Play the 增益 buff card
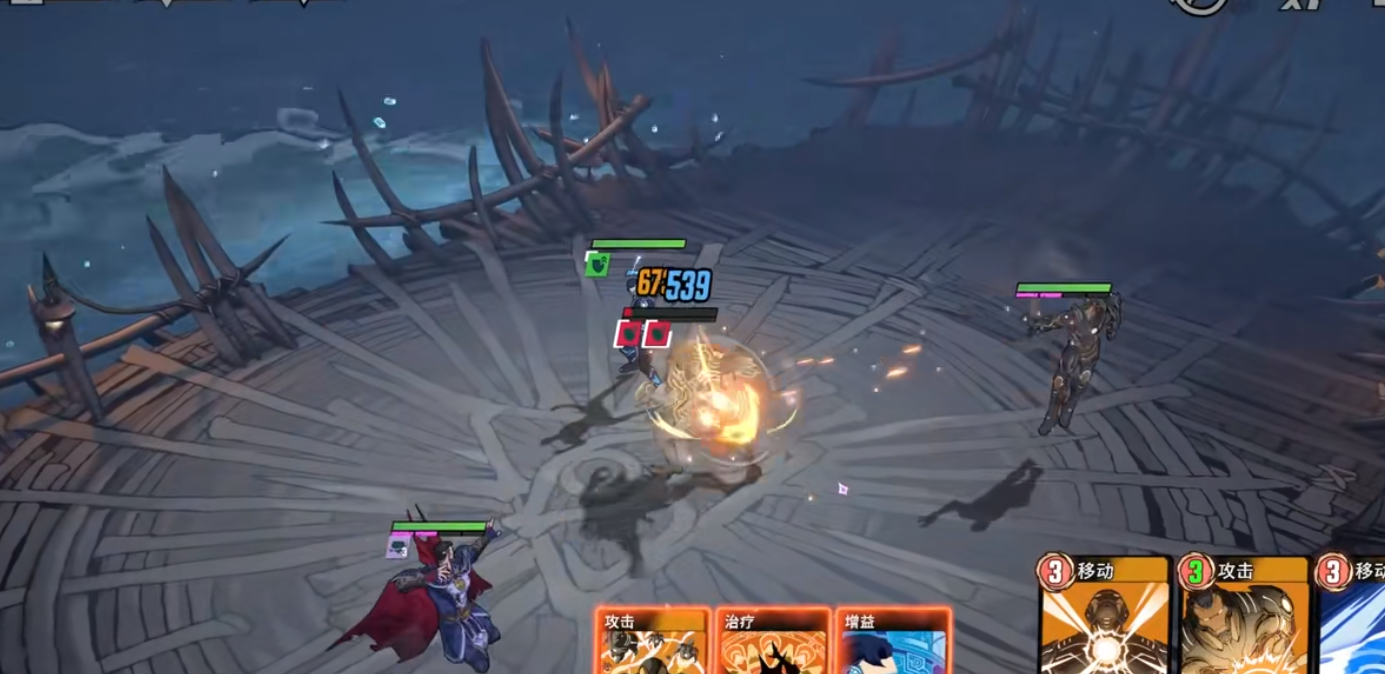Image resolution: width=1385 pixels, height=674 pixels. point(891,643)
